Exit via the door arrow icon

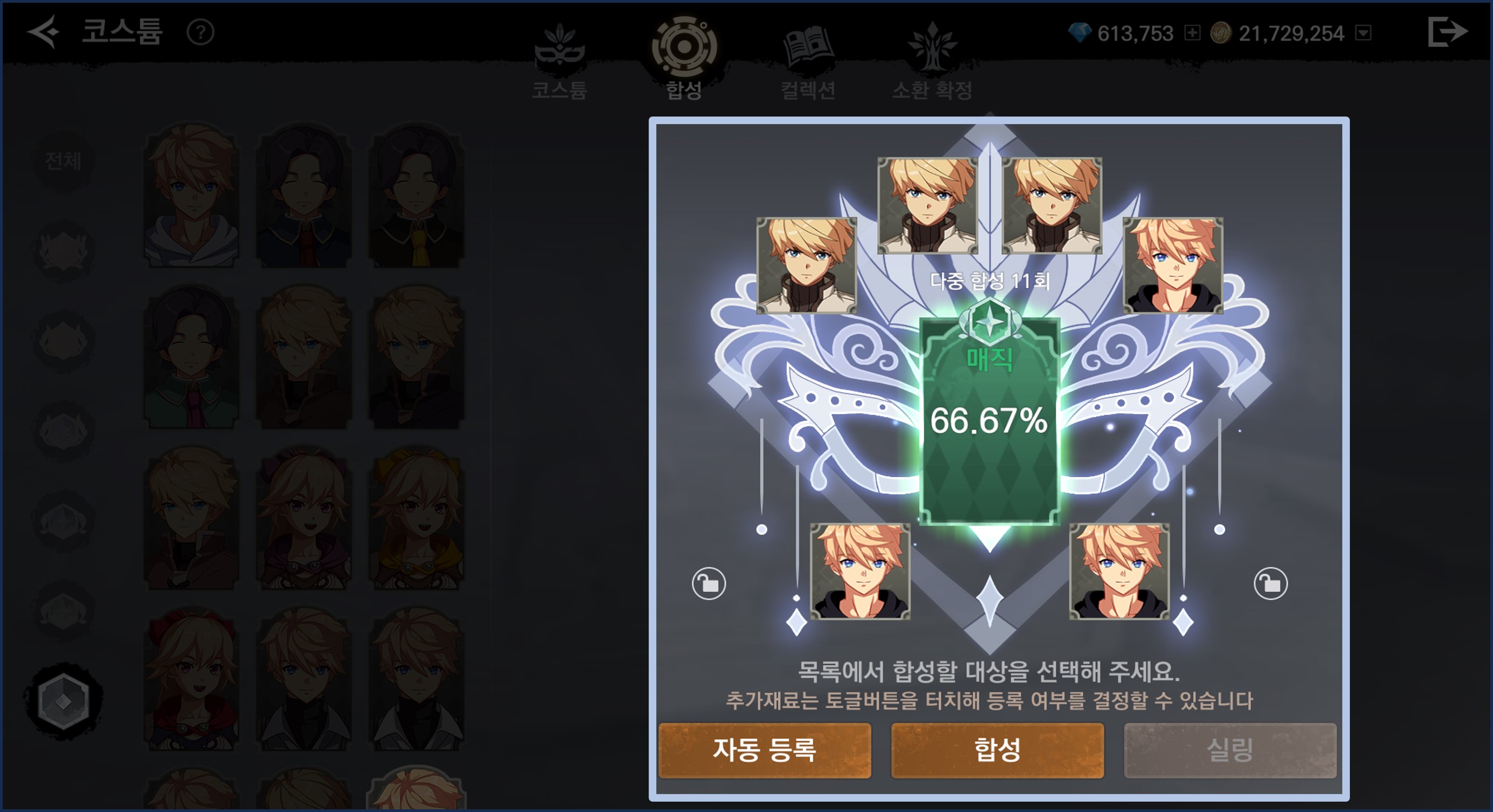(1447, 31)
